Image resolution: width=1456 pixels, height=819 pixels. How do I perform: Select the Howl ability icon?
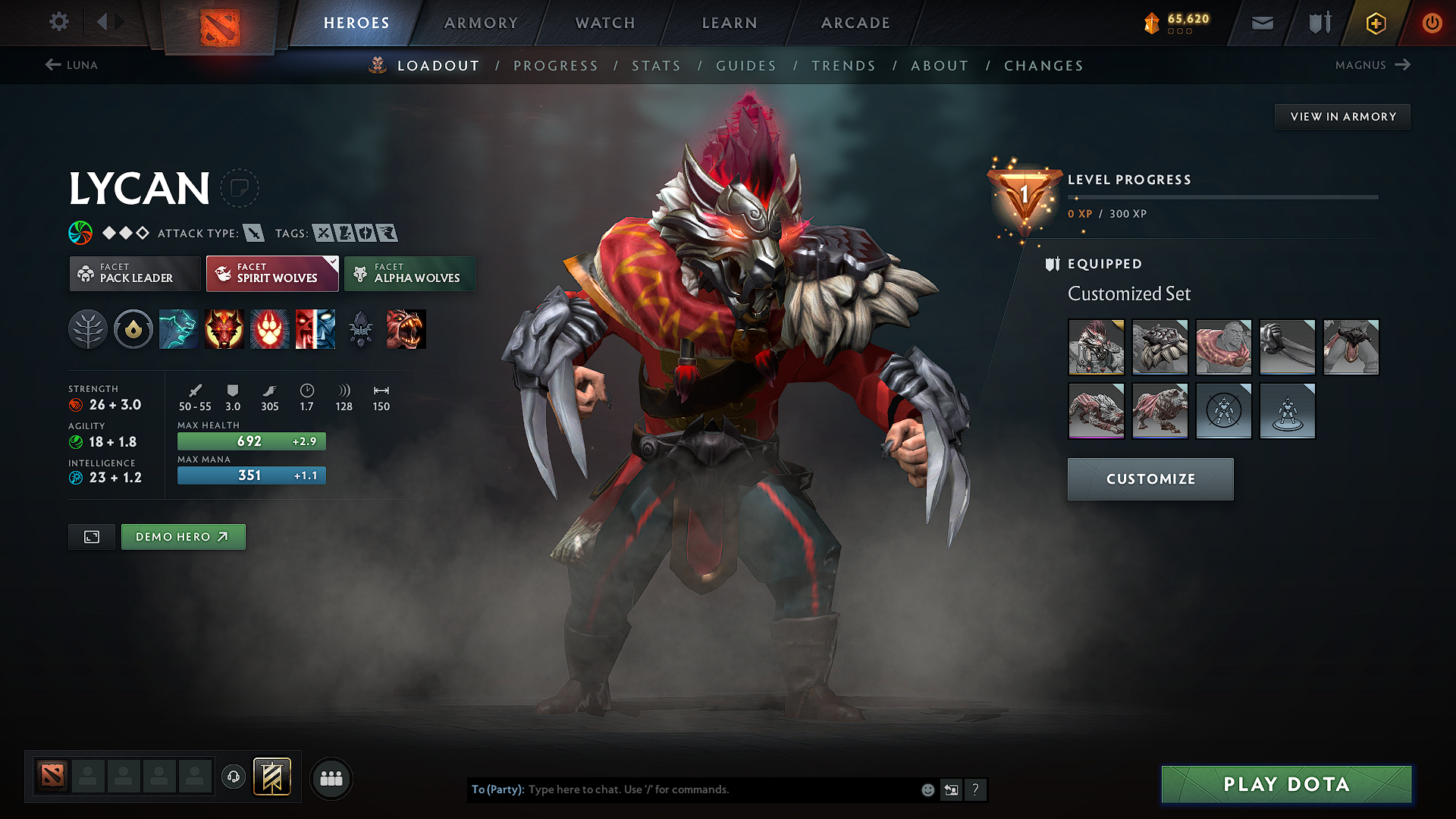[x=224, y=329]
